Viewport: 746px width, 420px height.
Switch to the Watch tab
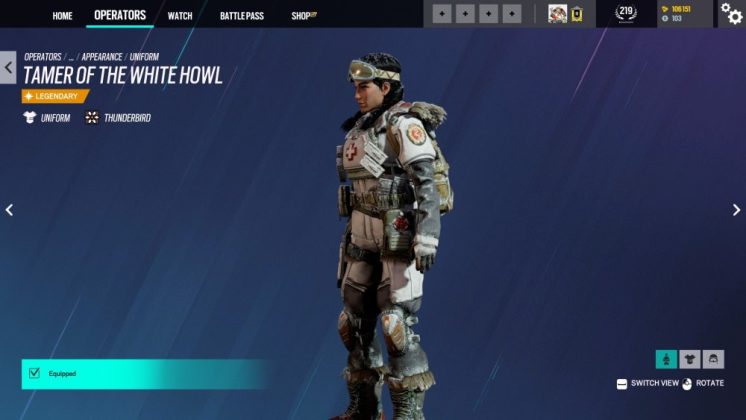coord(180,15)
